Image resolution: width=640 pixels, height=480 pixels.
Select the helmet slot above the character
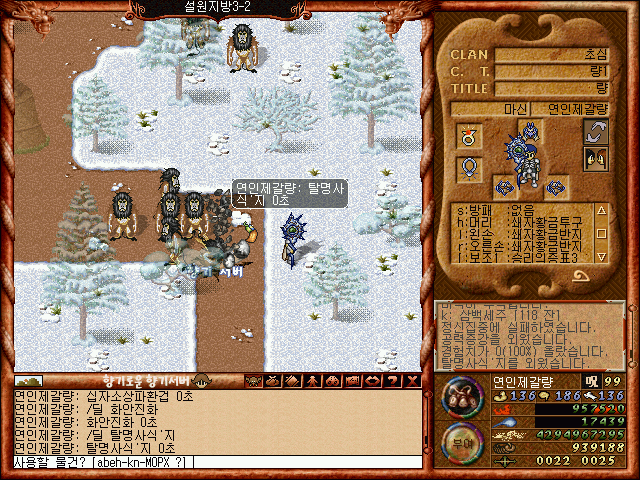(x=528, y=130)
